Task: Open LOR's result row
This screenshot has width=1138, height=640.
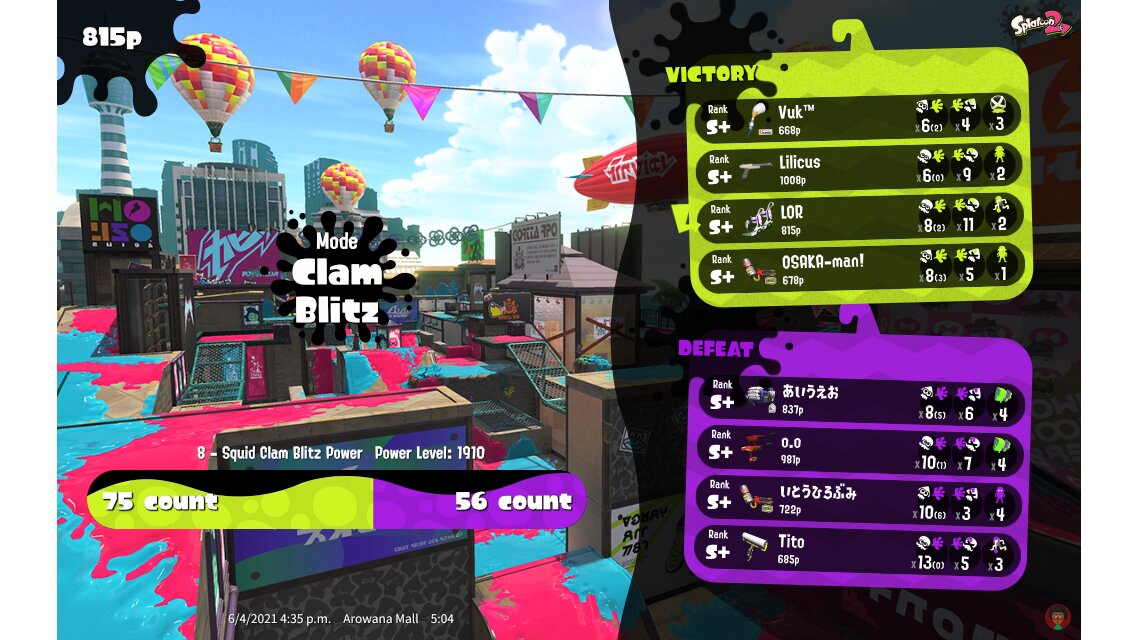Action: (x=859, y=218)
